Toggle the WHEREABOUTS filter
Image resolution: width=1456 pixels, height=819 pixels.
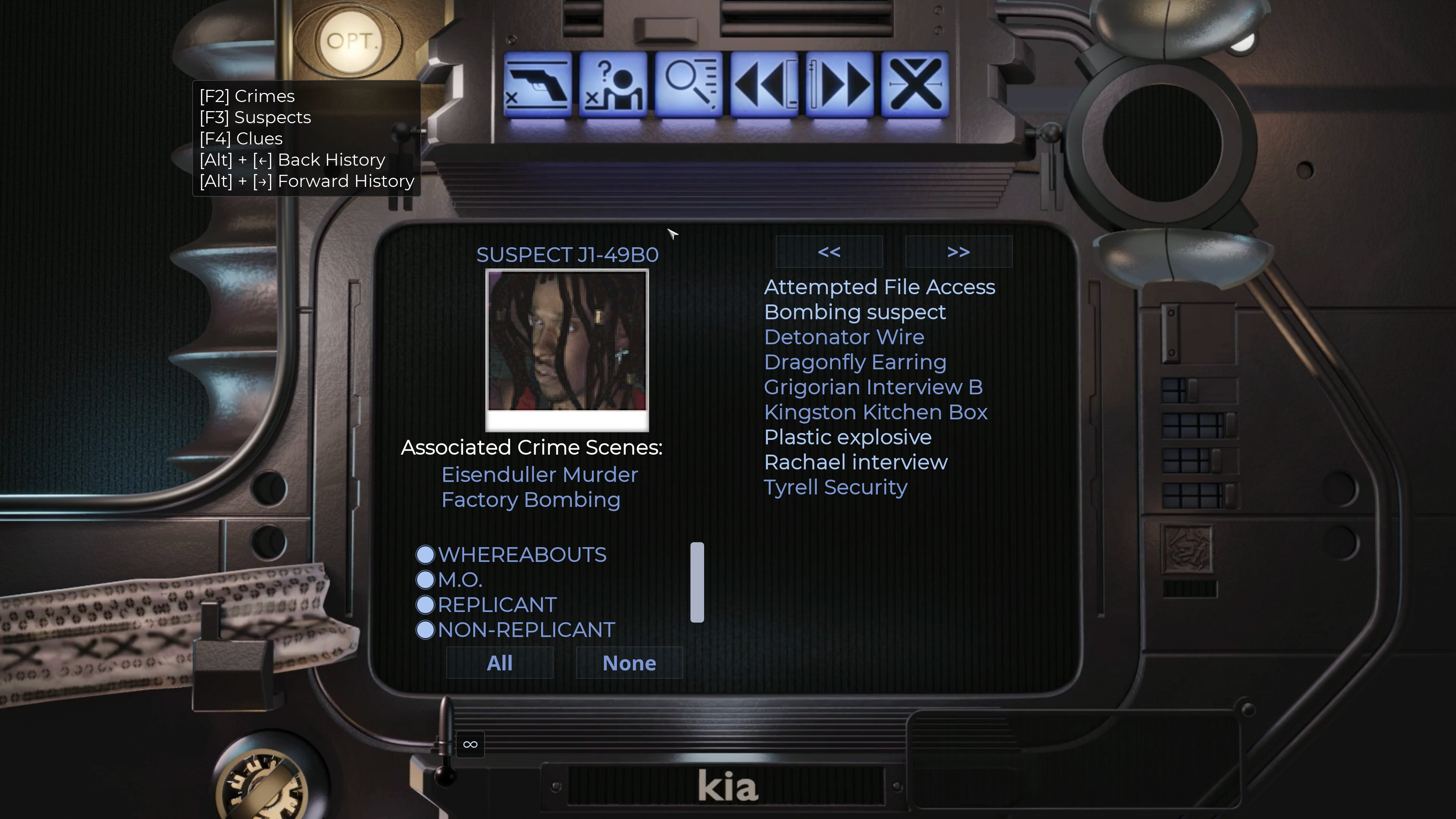tap(425, 554)
